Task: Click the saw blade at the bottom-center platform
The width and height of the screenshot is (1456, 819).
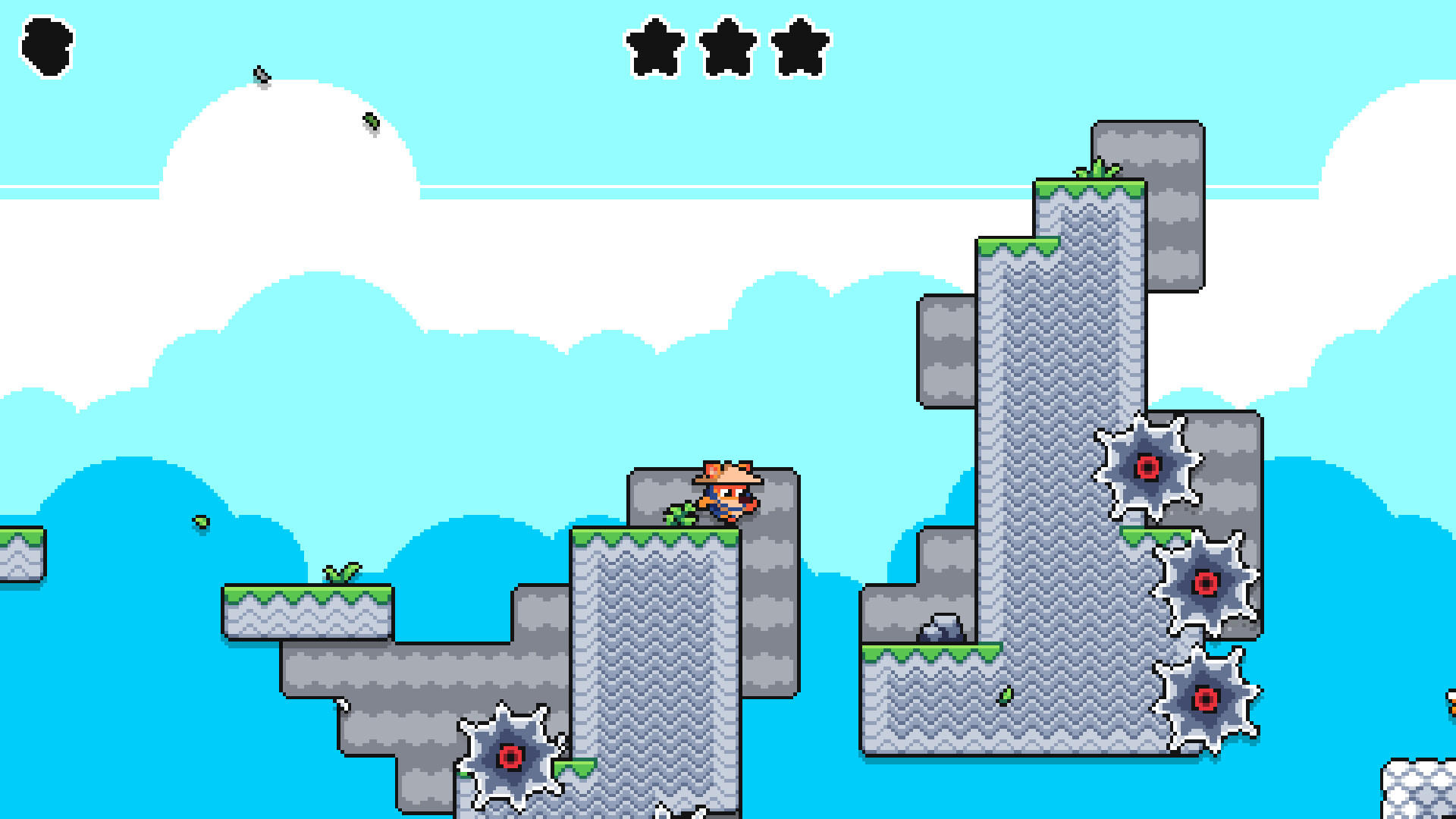Action: point(510,758)
